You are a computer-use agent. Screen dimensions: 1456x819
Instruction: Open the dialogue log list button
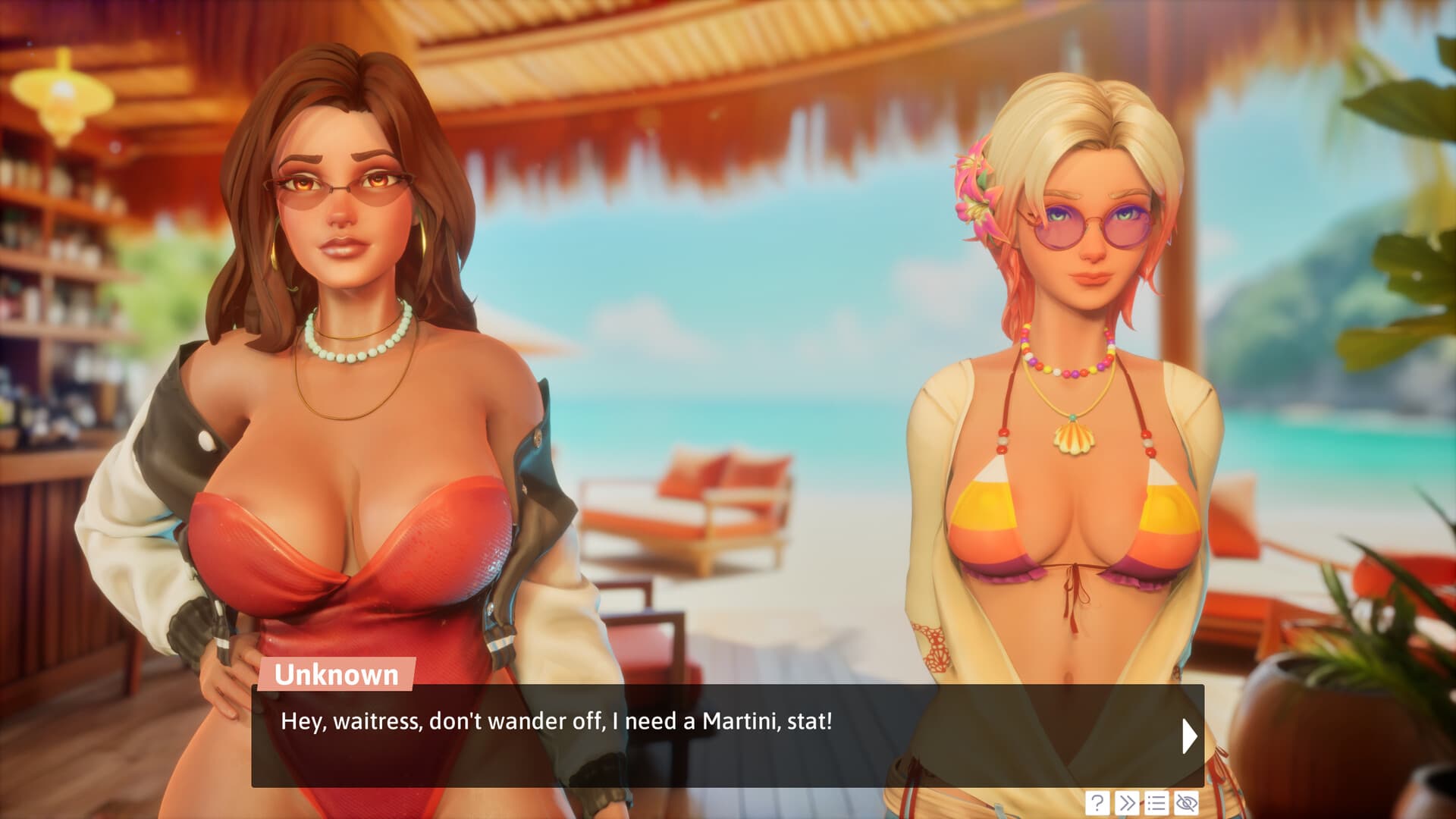pos(1156,802)
